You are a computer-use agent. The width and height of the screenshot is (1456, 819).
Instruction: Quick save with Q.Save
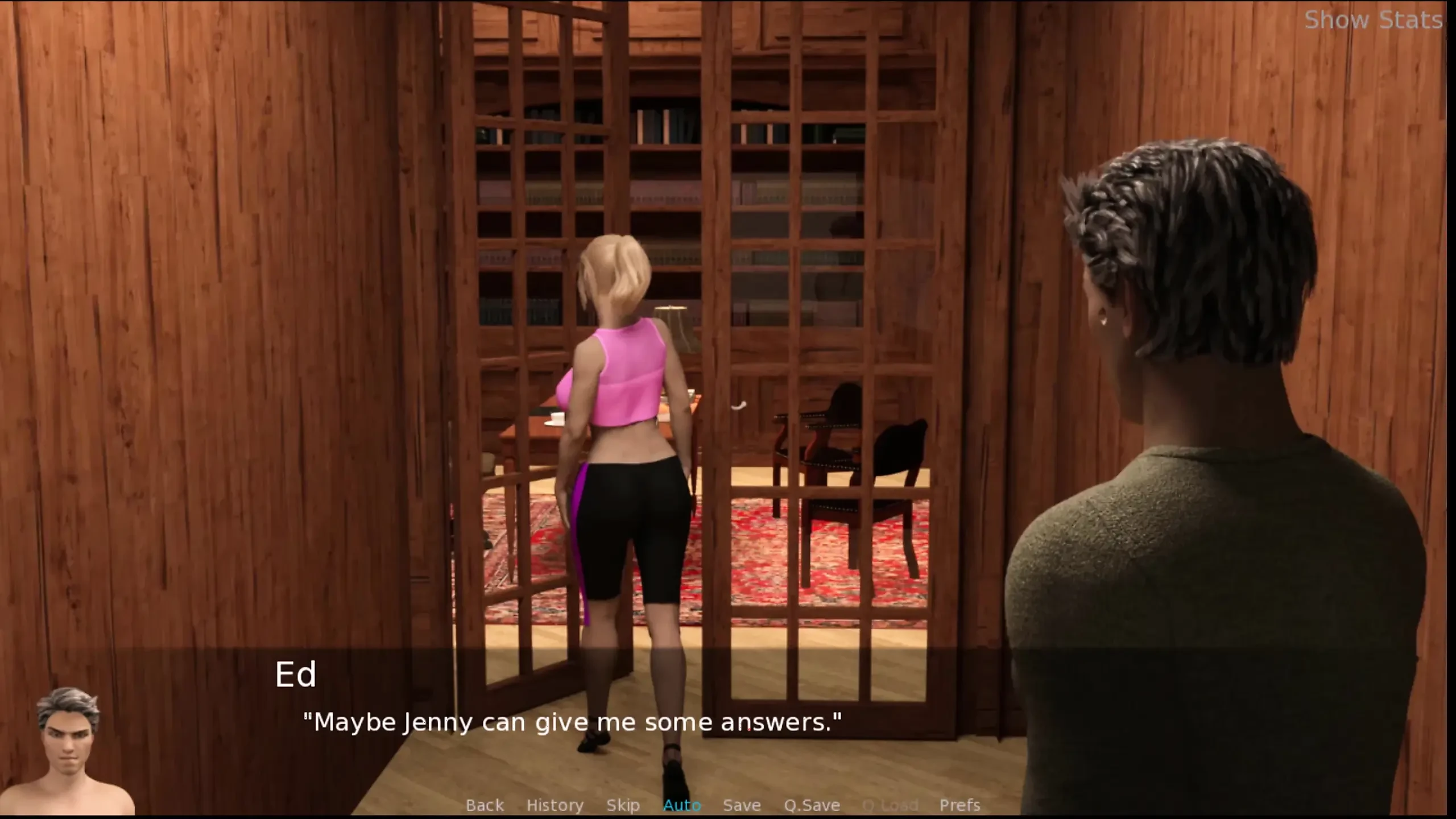click(x=812, y=805)
